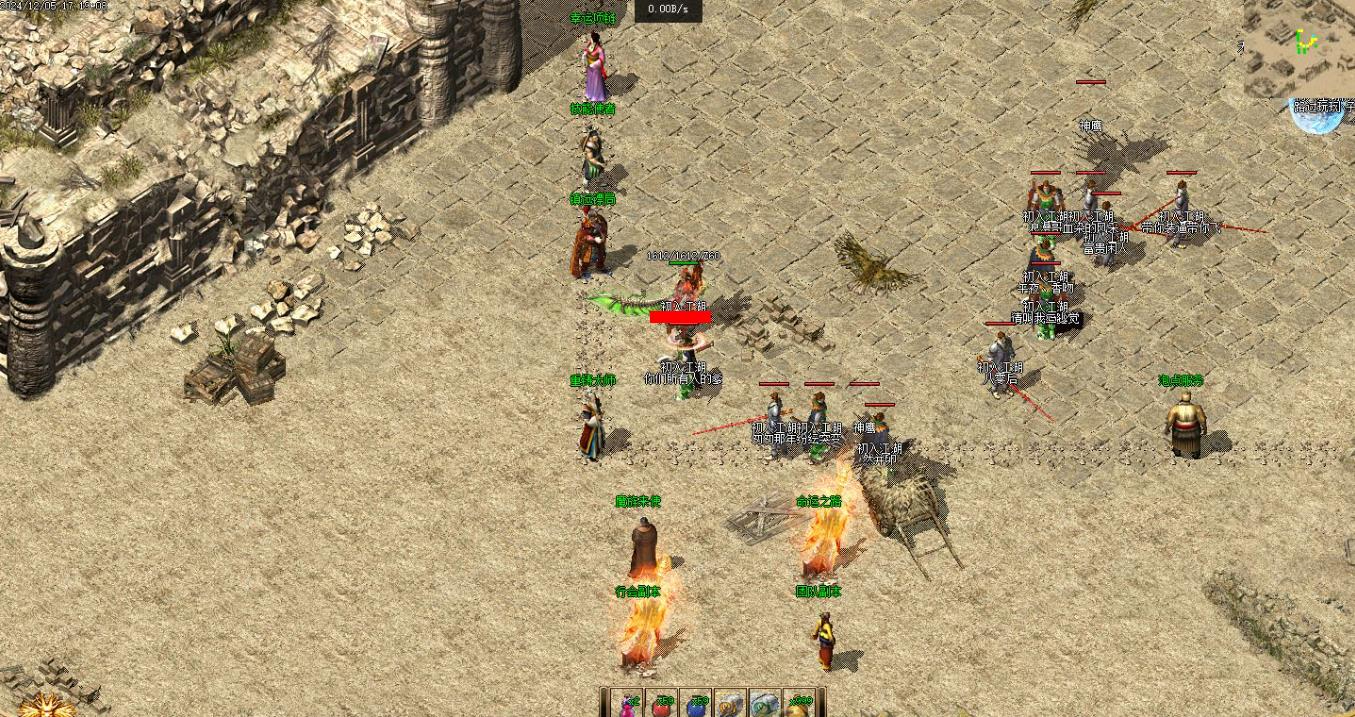This screenshot has height=717, width=1355.
Task: Click the glowing blue orb icon
Action: pyautogui.click(x=1316, y=116)
